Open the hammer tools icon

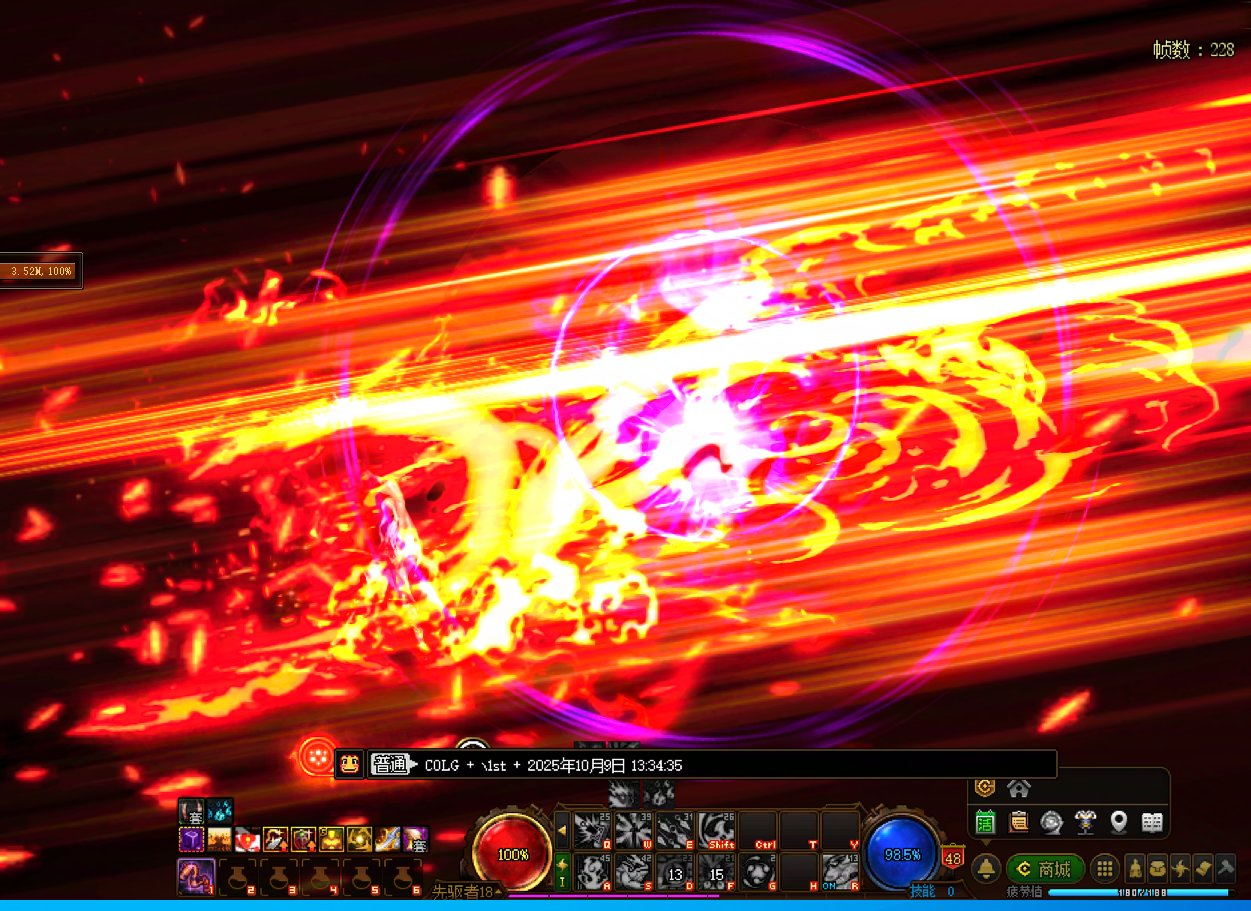1224,868
